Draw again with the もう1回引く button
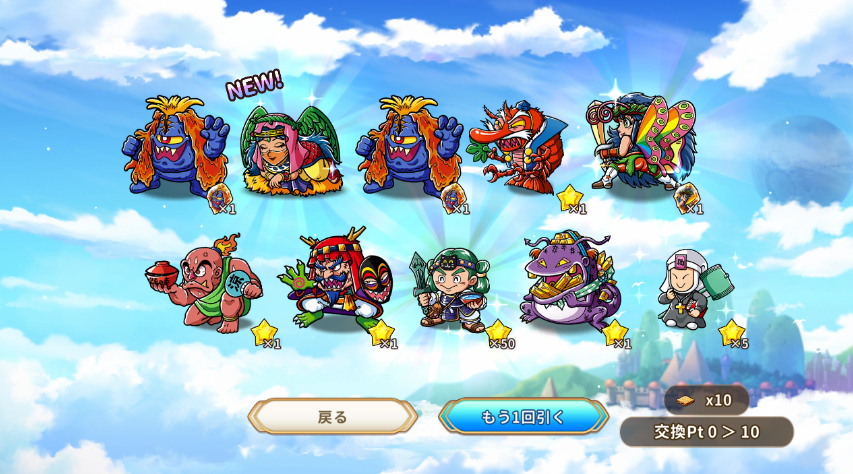853x474 pixels. coord(523,416)
